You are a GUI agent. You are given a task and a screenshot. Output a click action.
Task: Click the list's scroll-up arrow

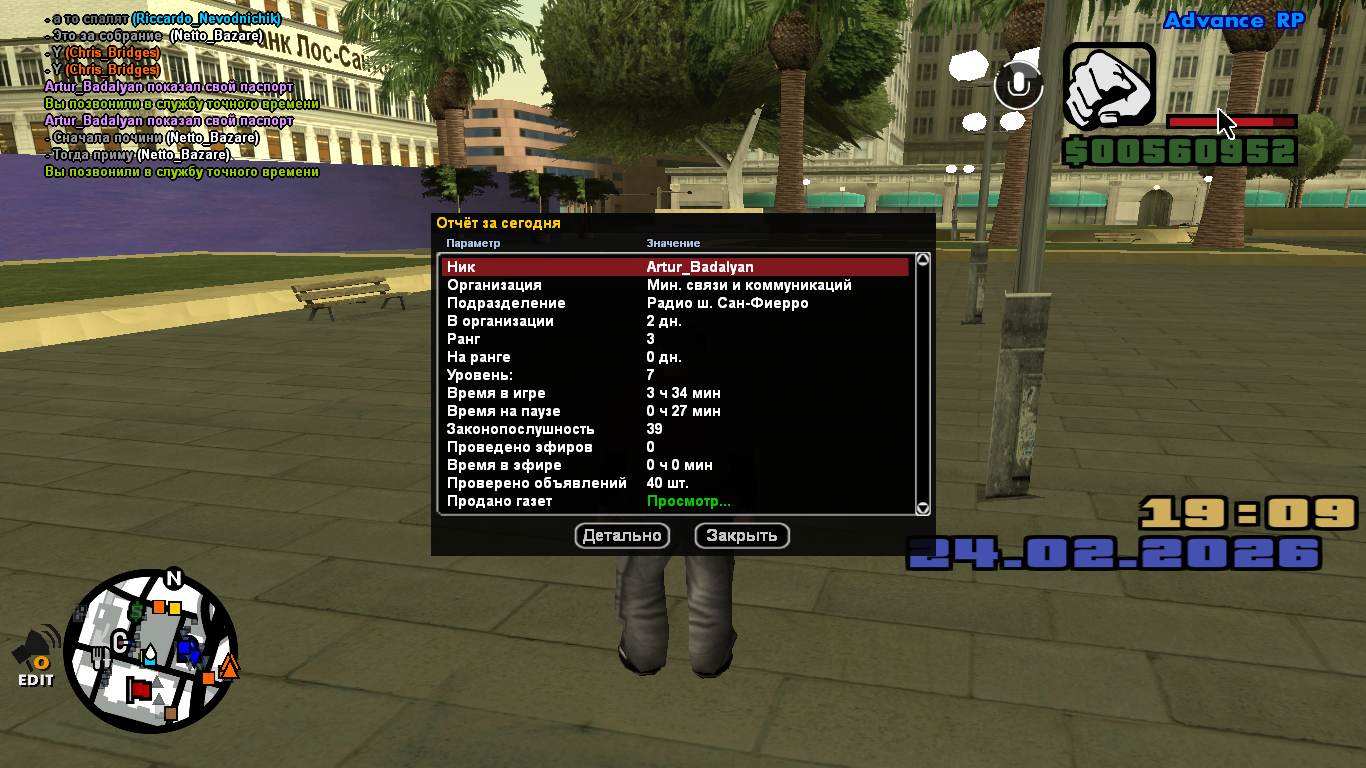(923, 260)
